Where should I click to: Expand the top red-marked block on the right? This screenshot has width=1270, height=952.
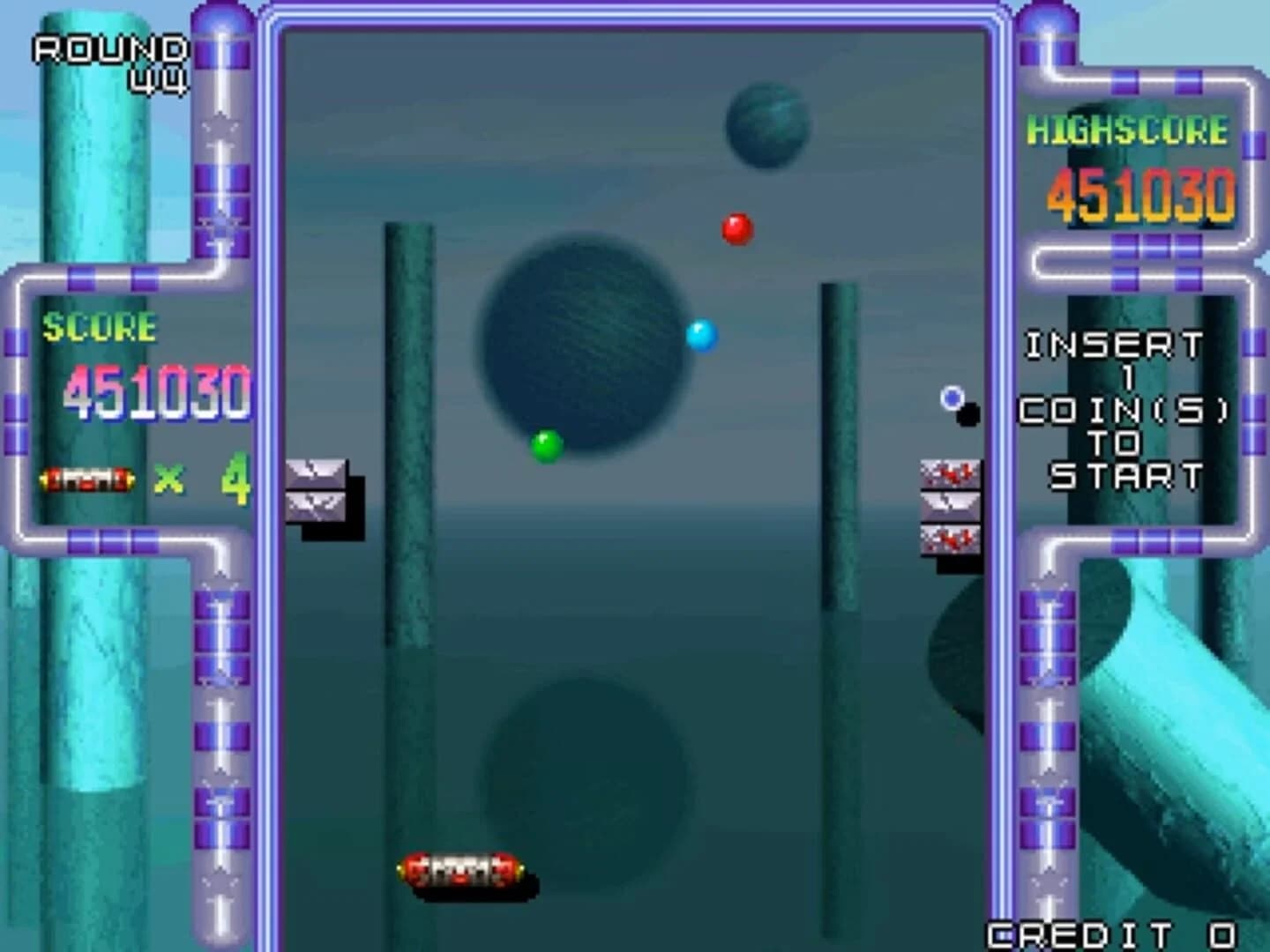point(948,474)
